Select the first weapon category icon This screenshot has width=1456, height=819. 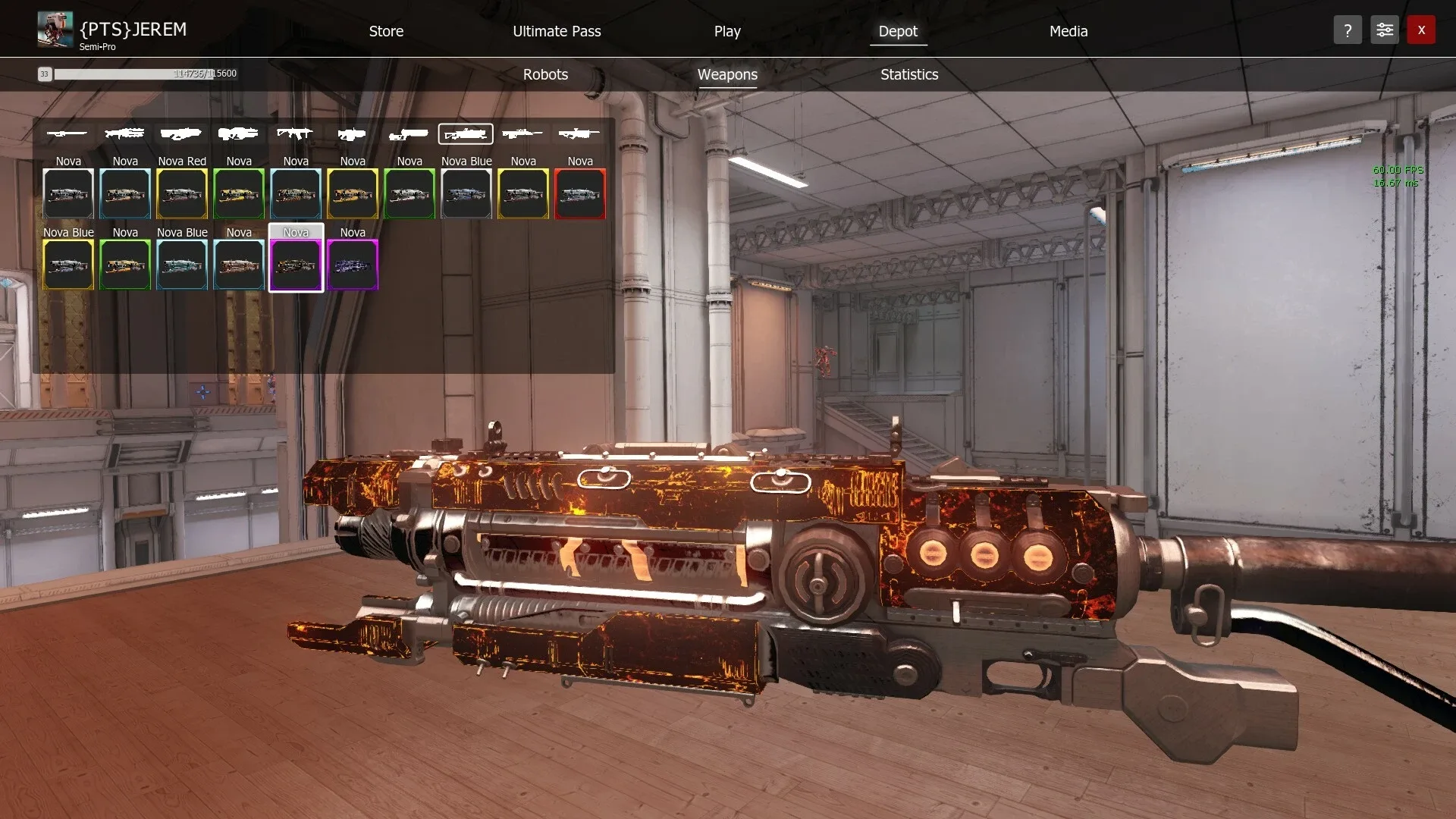(x=67, y=134)
